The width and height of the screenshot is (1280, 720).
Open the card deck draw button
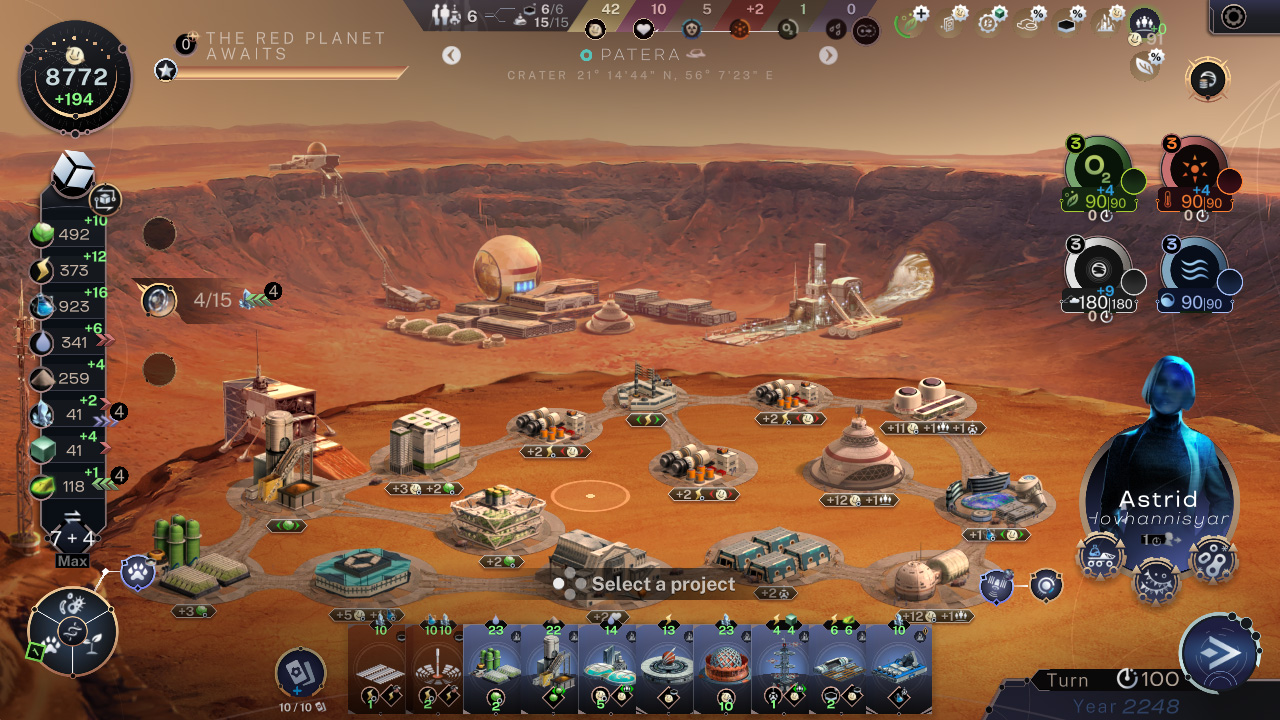[300, 674]
